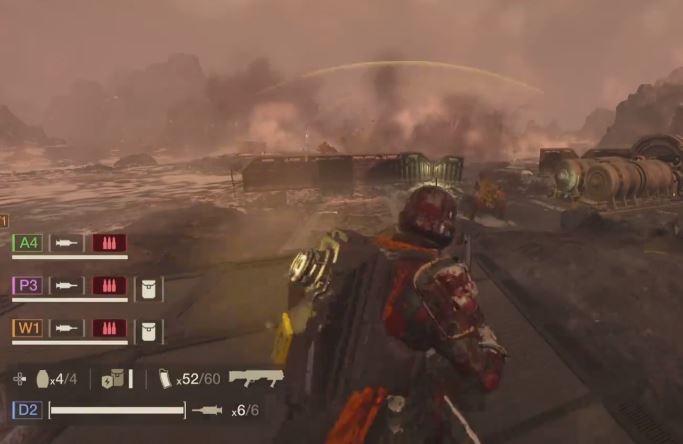The image size is (683, 444).
Task: Select the primary weapon silhouette icon
Action: pyautogui.click(x=256, y=378)
